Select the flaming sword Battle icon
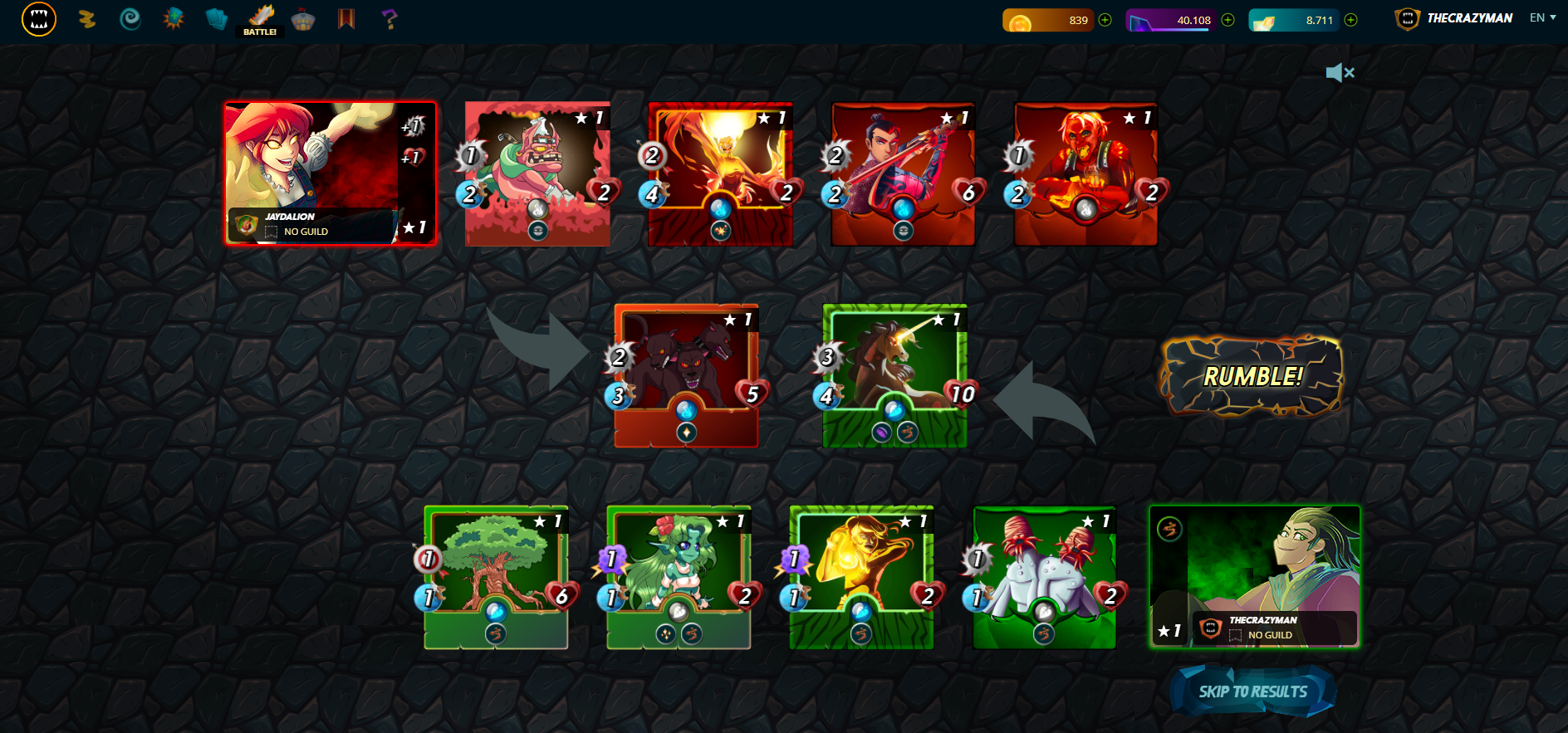 pyautogui.click(x=260, y=15)
